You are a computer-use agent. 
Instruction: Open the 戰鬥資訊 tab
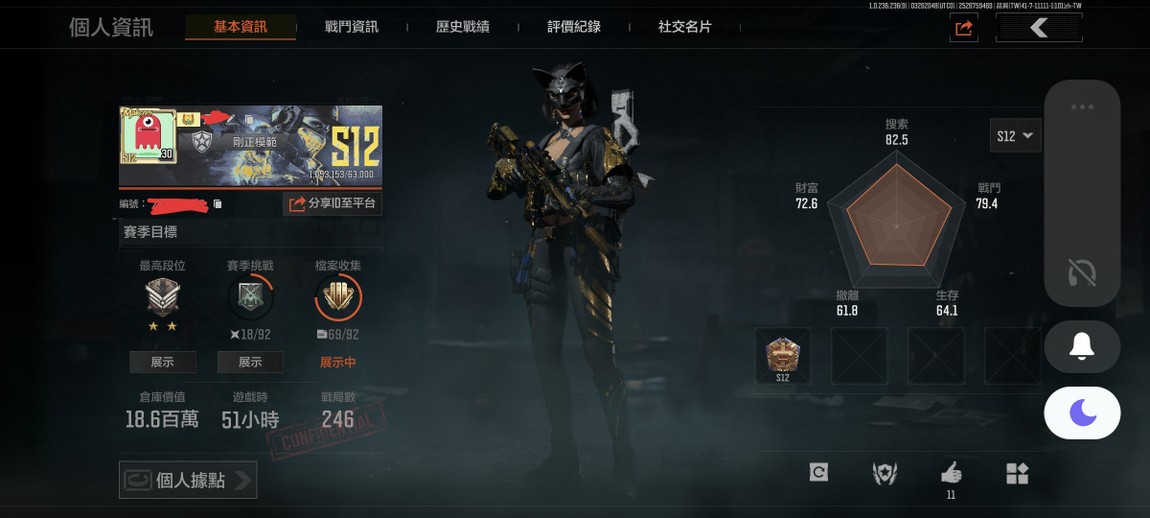(x=352, y=27)
